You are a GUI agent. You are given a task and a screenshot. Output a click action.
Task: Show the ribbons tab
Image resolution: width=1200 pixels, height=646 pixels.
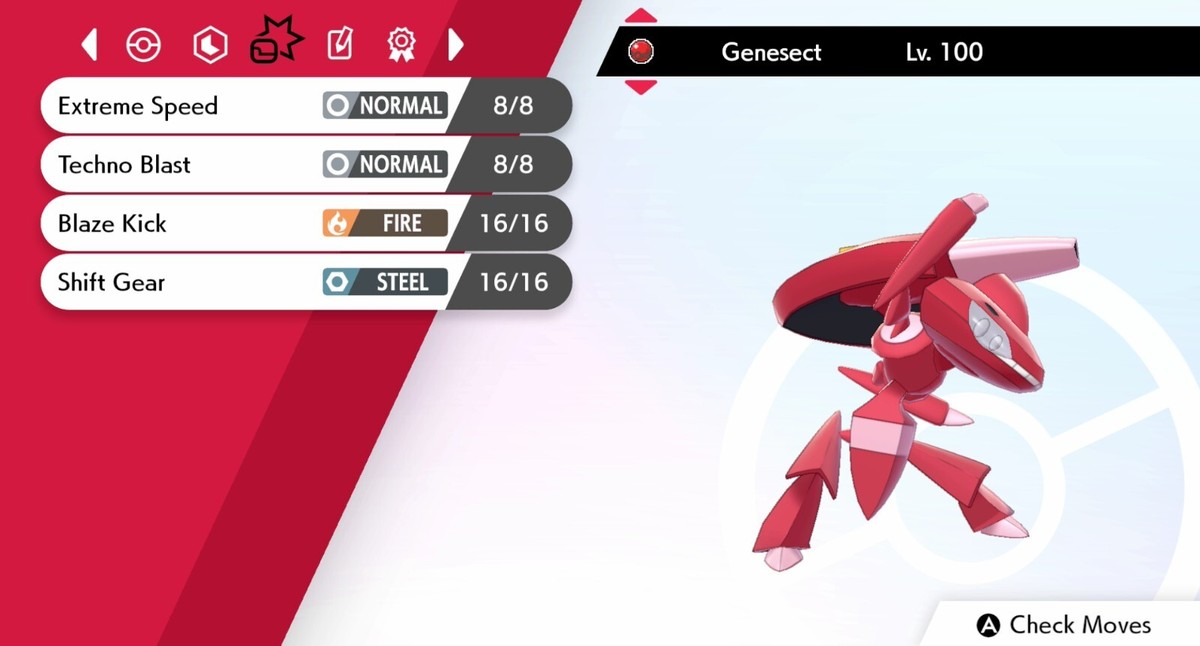(x=401, y=44)
